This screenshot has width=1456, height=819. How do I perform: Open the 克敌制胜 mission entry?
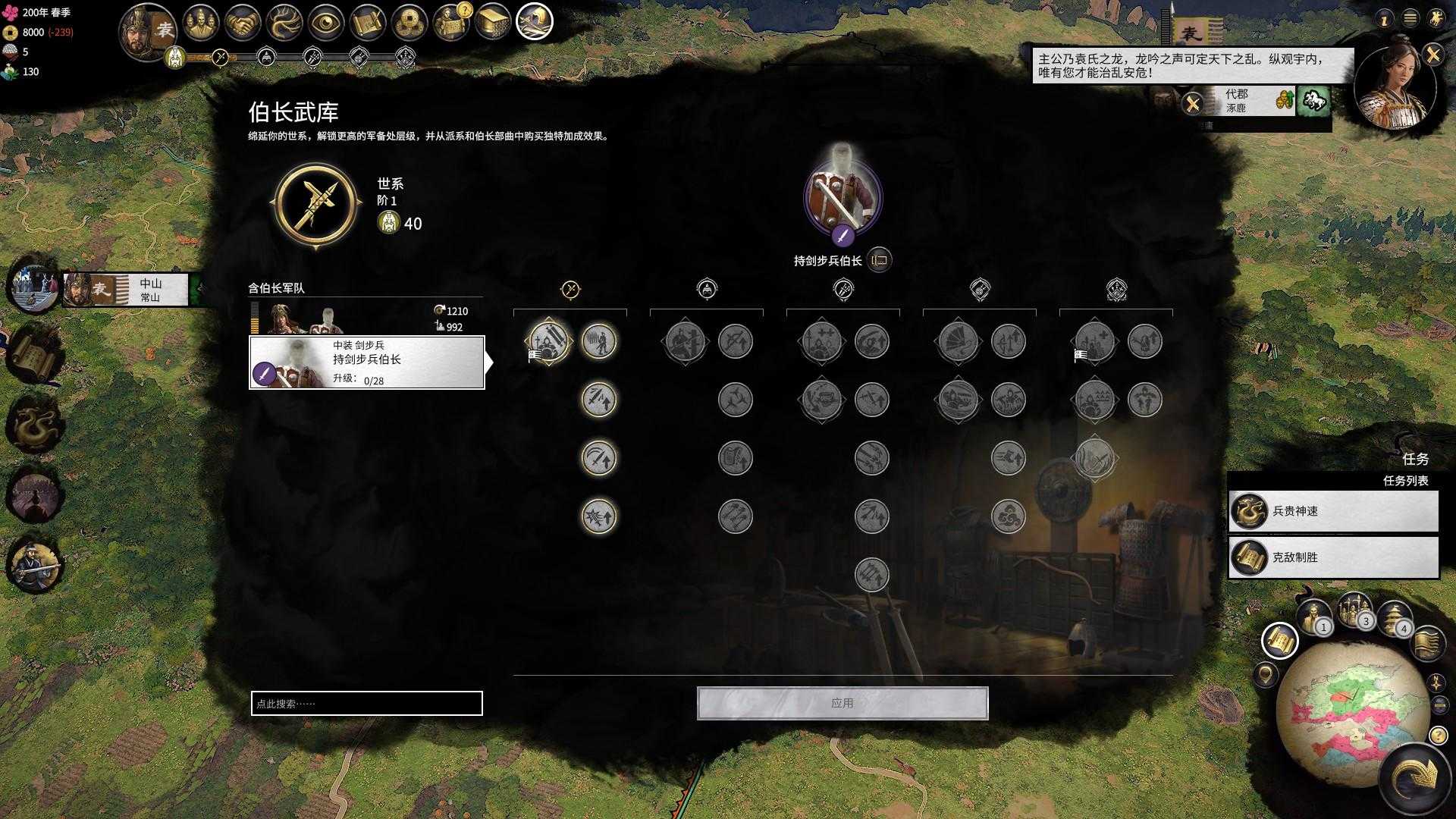pos(1333,557)
